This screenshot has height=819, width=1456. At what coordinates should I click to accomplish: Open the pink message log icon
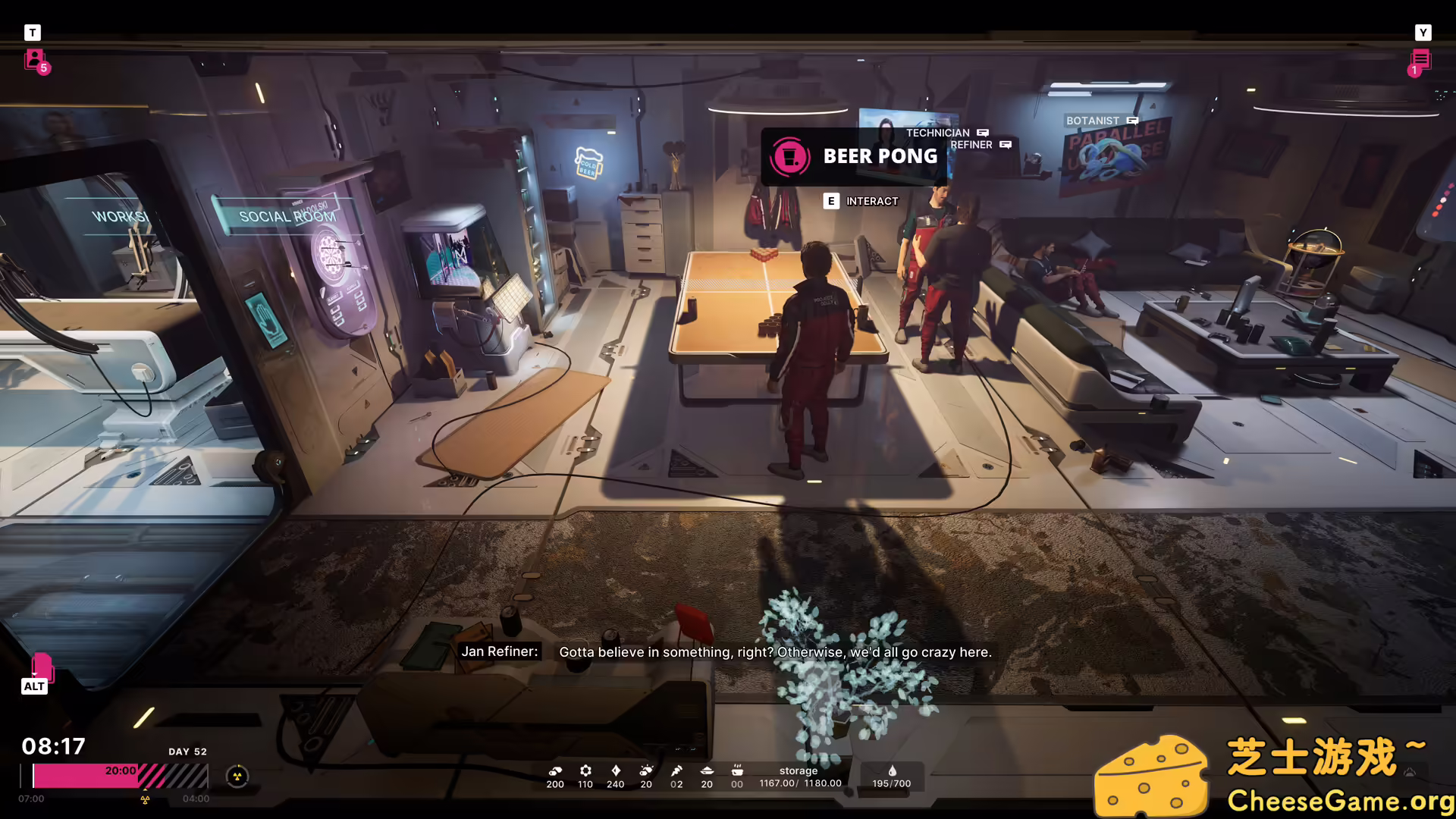1420,61
